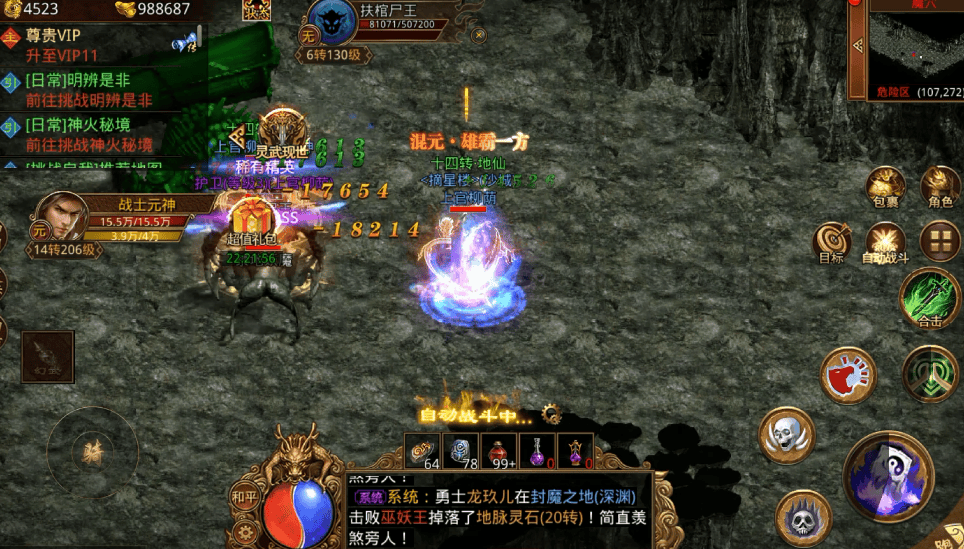The height and width of the screenshot is (549, 964).
Task: Go to the 神火秘境 daily quest
Action: coord(90,135)
